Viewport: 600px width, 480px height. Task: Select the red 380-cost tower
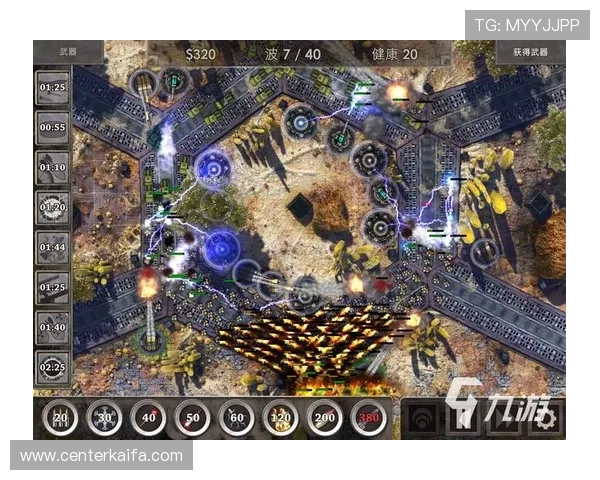click(370, 418)
